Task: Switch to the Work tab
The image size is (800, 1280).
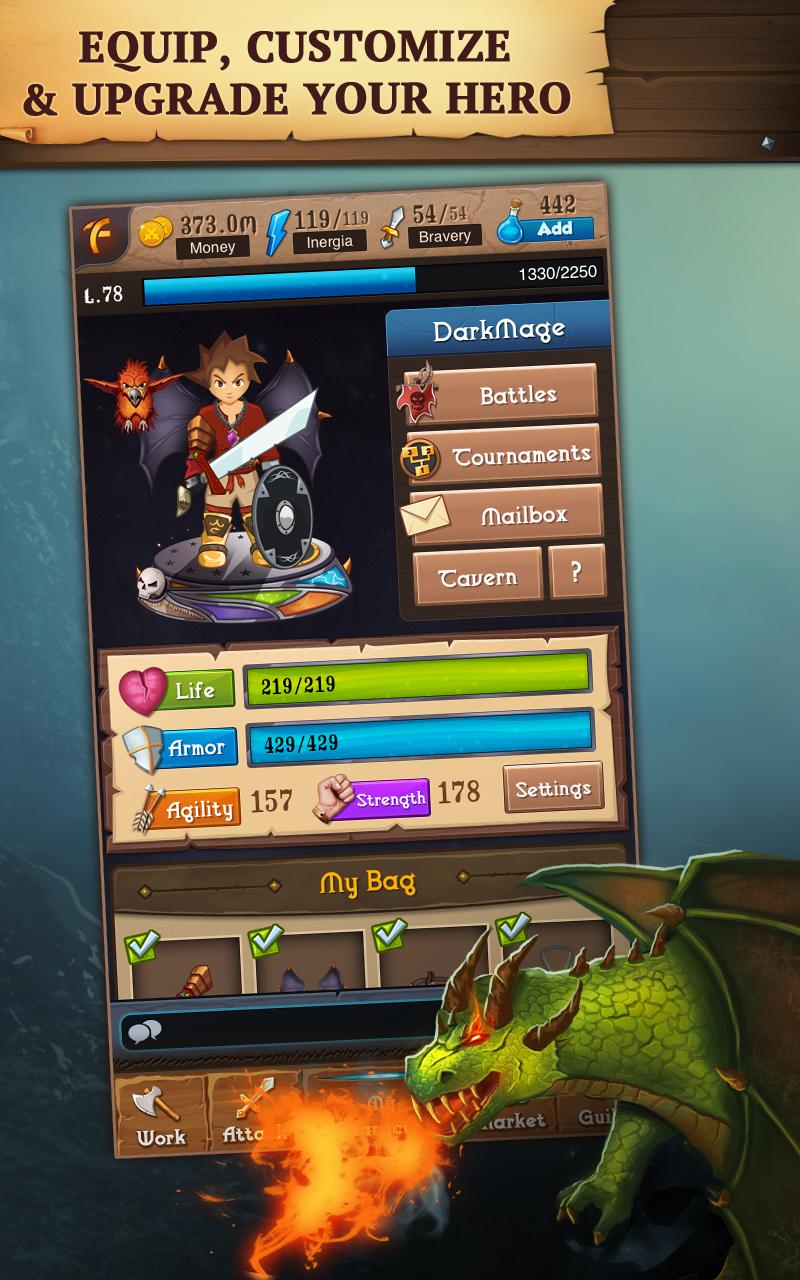Action: click(x=160, y=1115)
